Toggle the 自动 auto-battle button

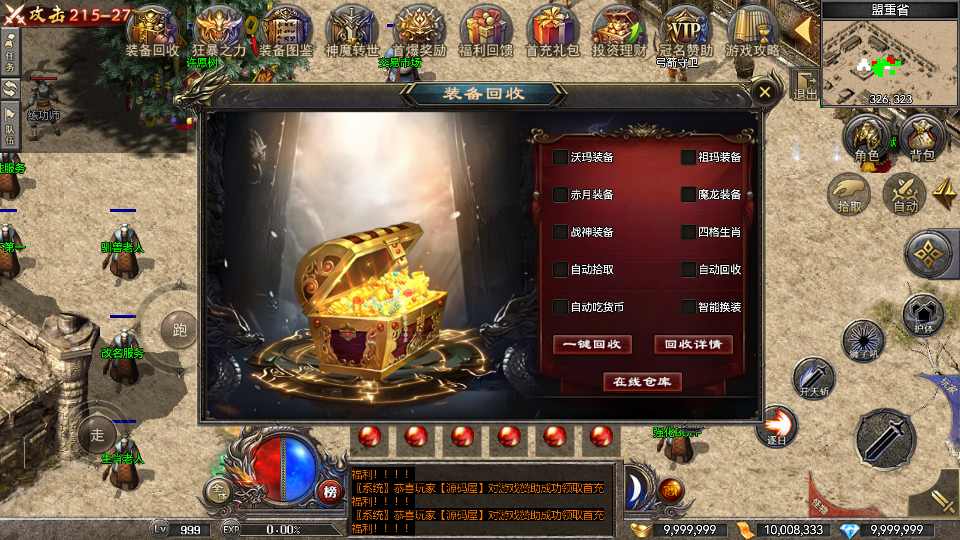pos(905,192)
